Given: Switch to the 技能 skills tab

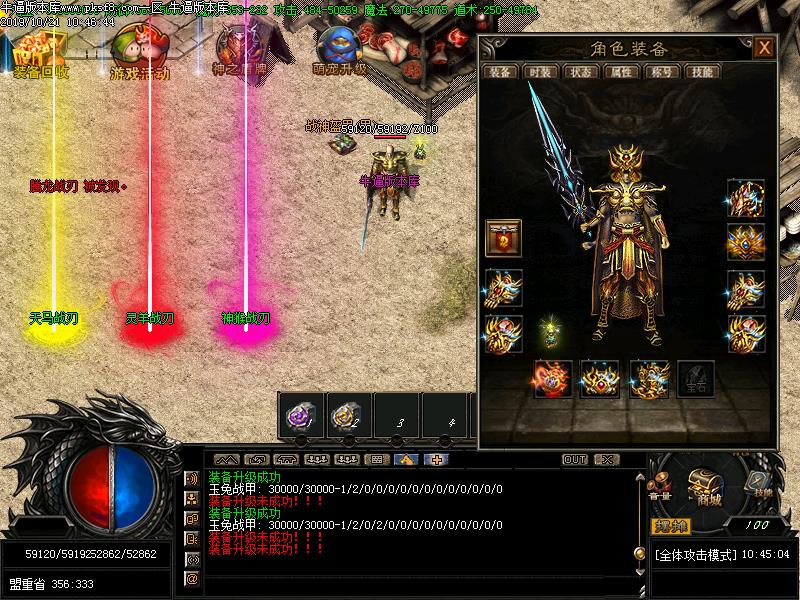Looking at the screenshot, I should (702, 72).
